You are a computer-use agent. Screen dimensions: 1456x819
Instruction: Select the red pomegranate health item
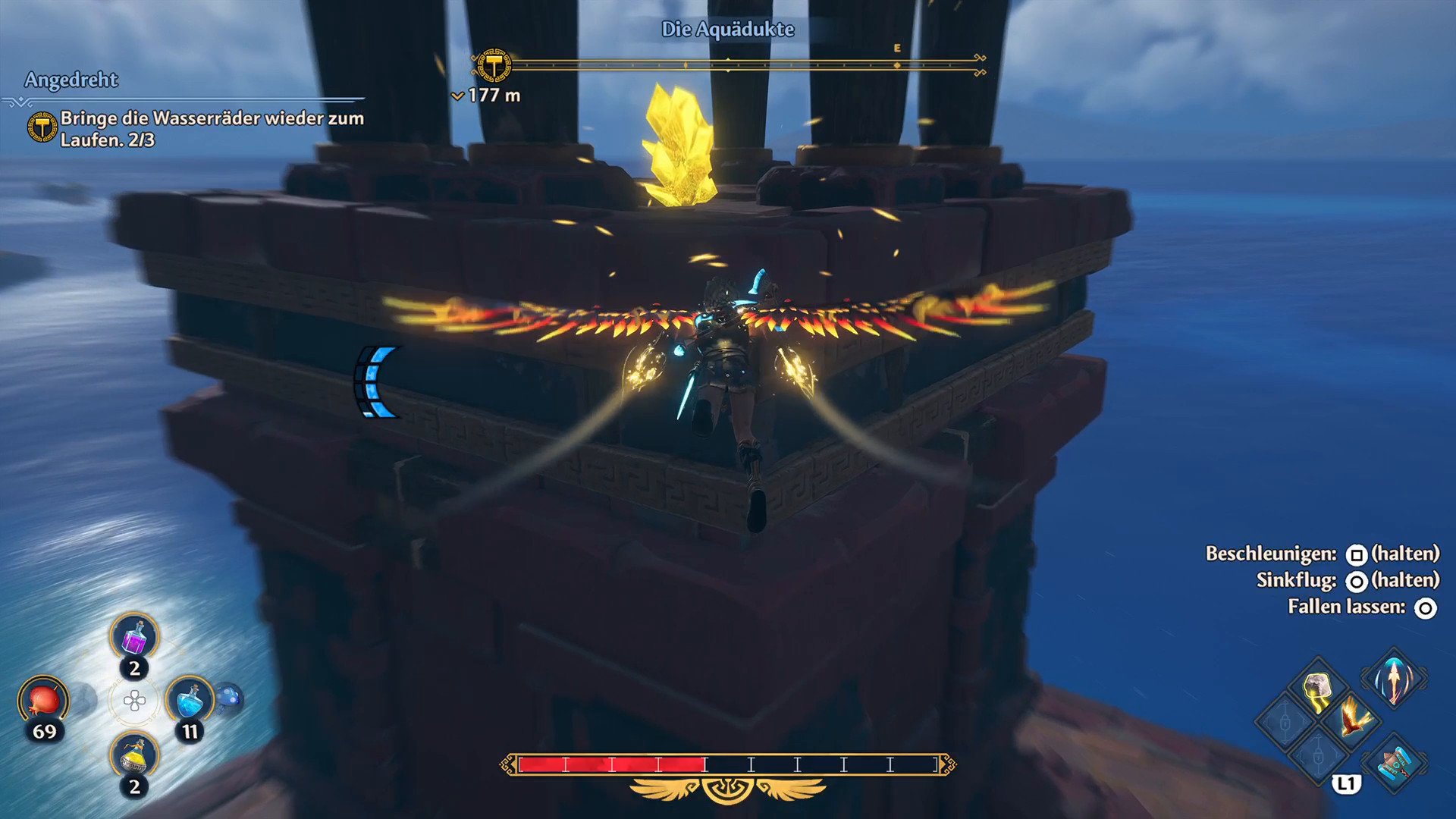coord(43,698)
